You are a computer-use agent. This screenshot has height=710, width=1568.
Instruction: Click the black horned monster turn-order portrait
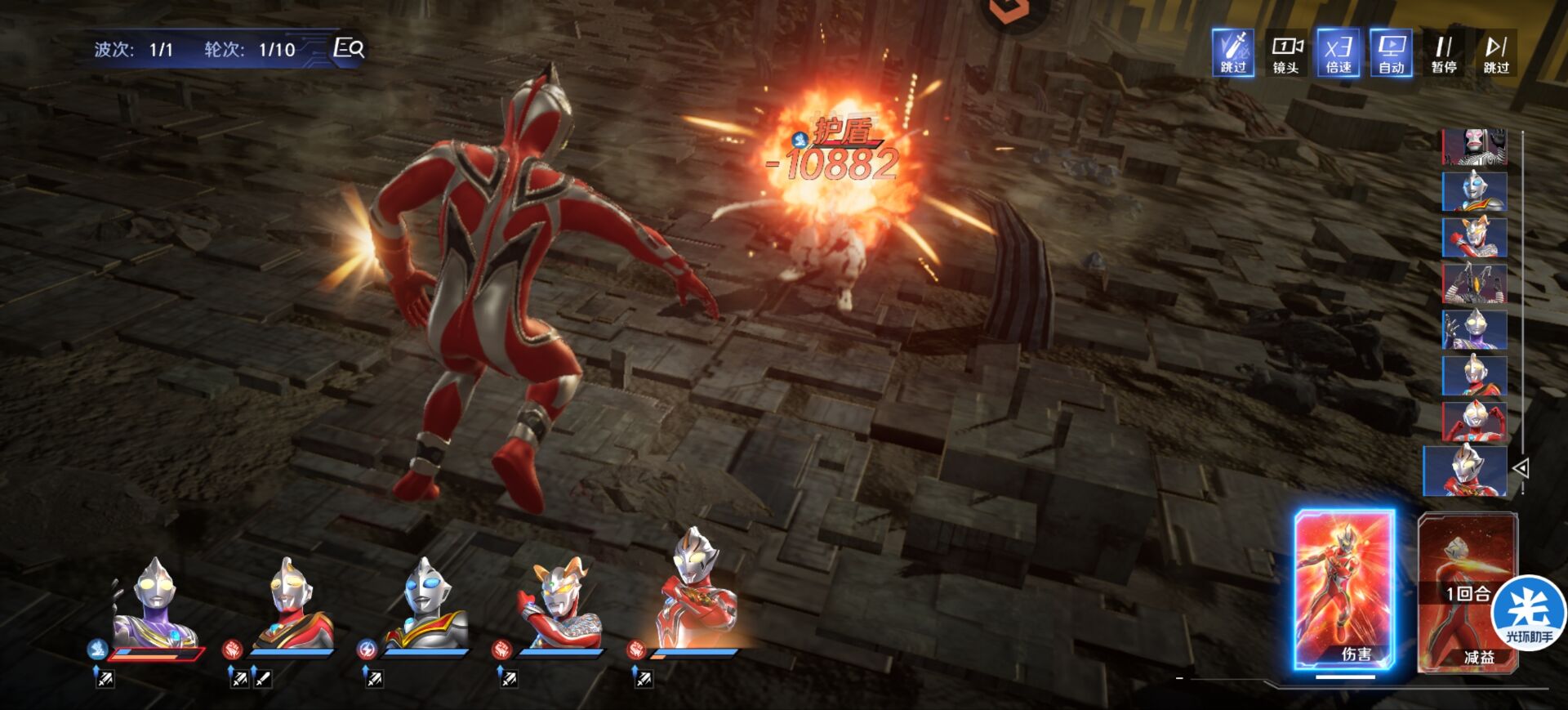[1474, 284]
